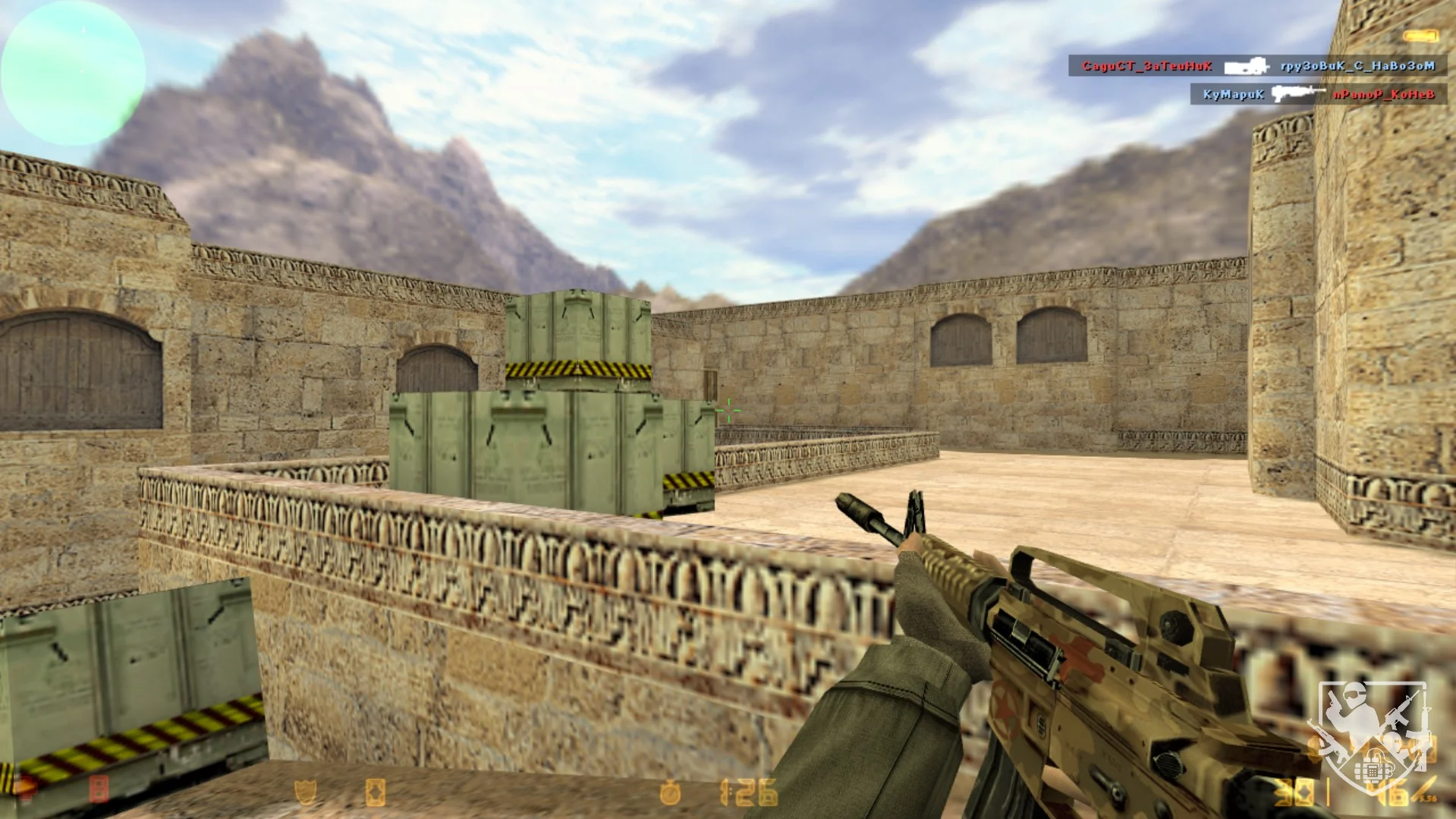Click the red health cross icon
Screen dimensions: 1456x819
coord(26,791)
